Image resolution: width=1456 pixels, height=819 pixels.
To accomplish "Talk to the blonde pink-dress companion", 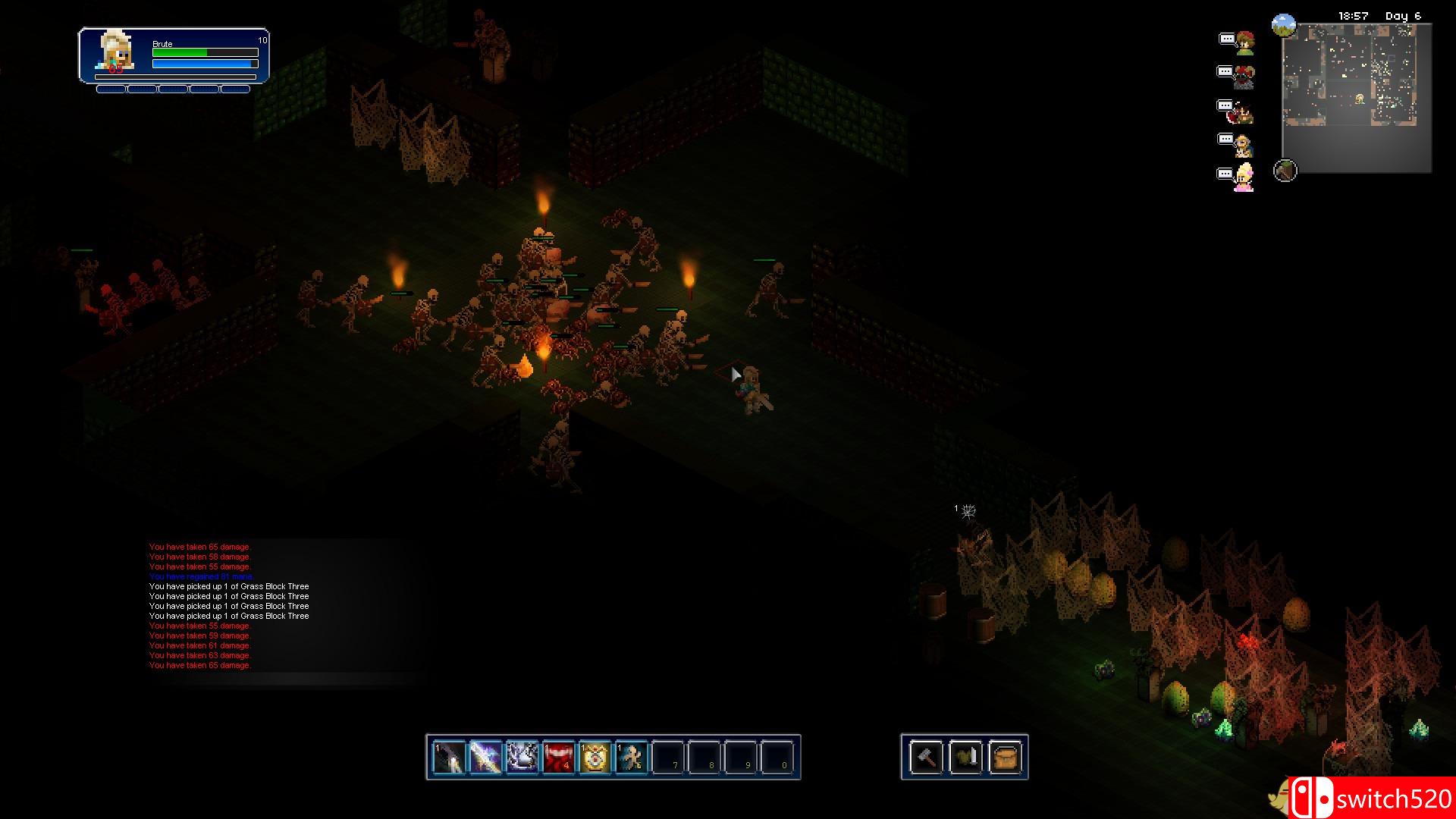I will tap(1243, 177).
